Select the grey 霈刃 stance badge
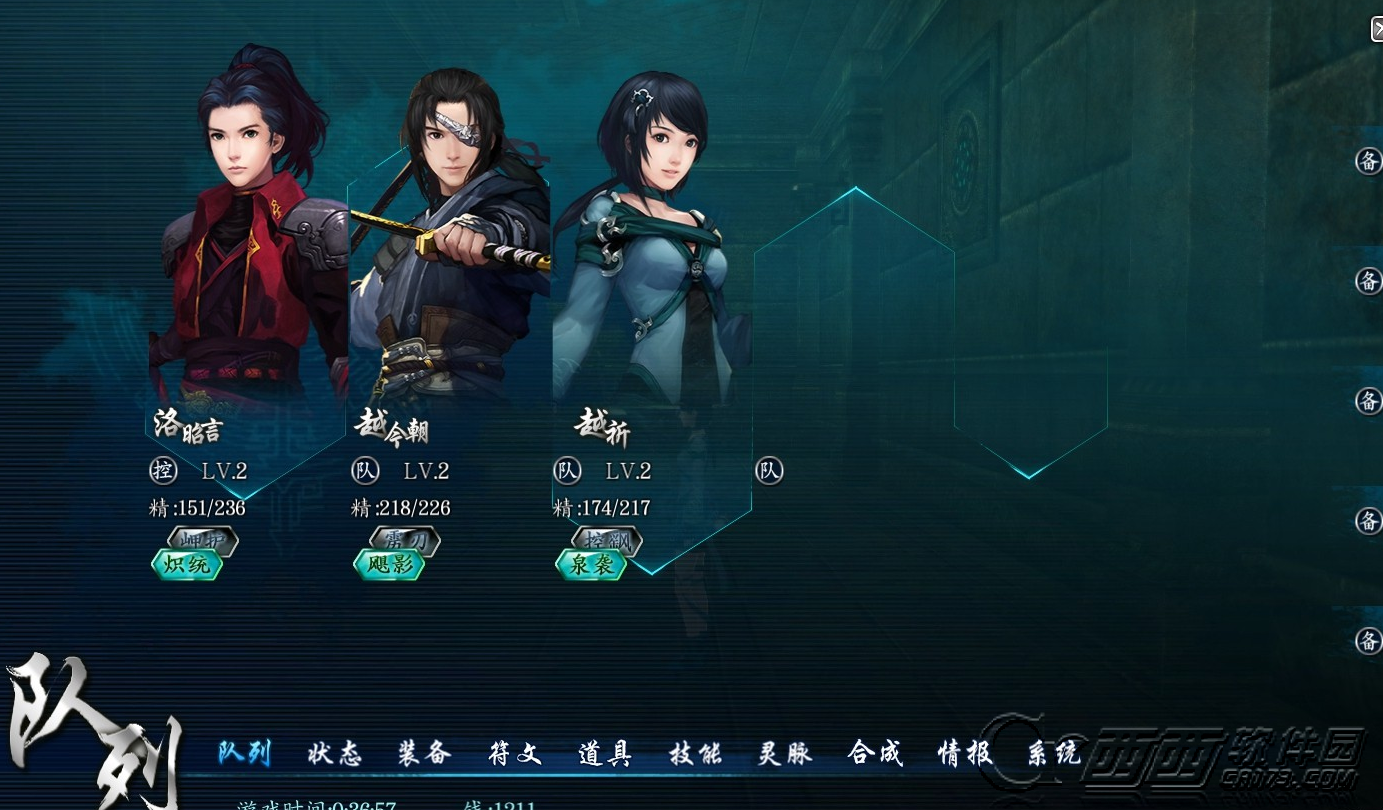 [404, 541]
